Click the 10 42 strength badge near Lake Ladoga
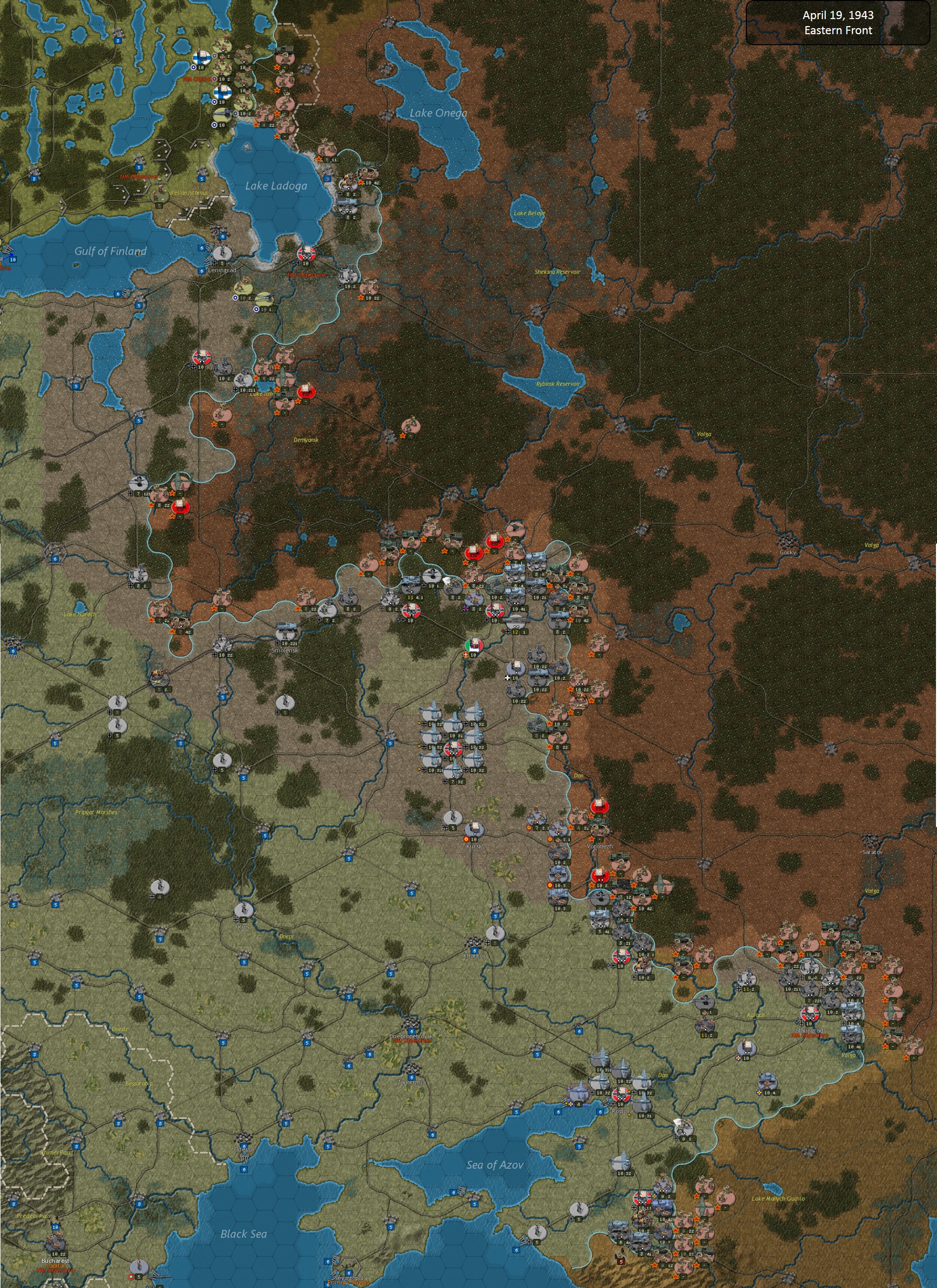Image resolution: width=937 pixels, height=1288 pixels. point(372,183)
